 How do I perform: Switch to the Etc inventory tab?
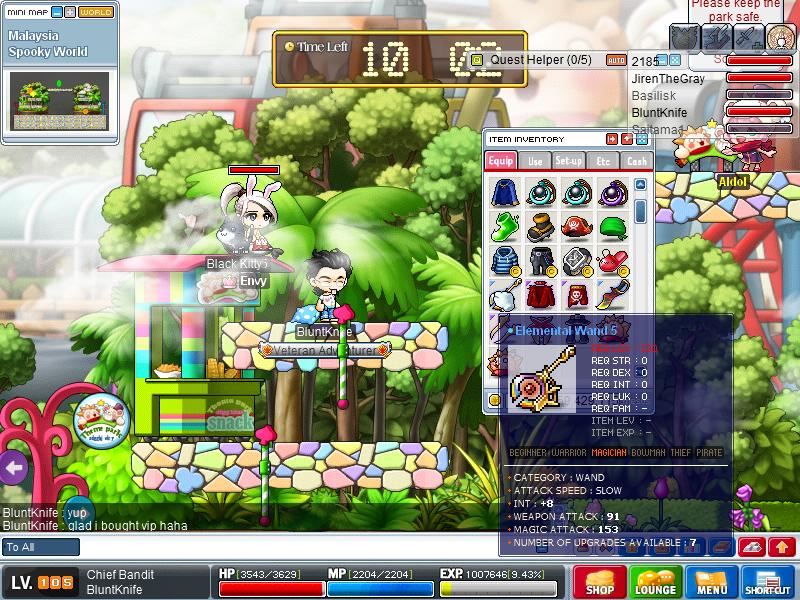pyautogui.click(x=603, y=161)
